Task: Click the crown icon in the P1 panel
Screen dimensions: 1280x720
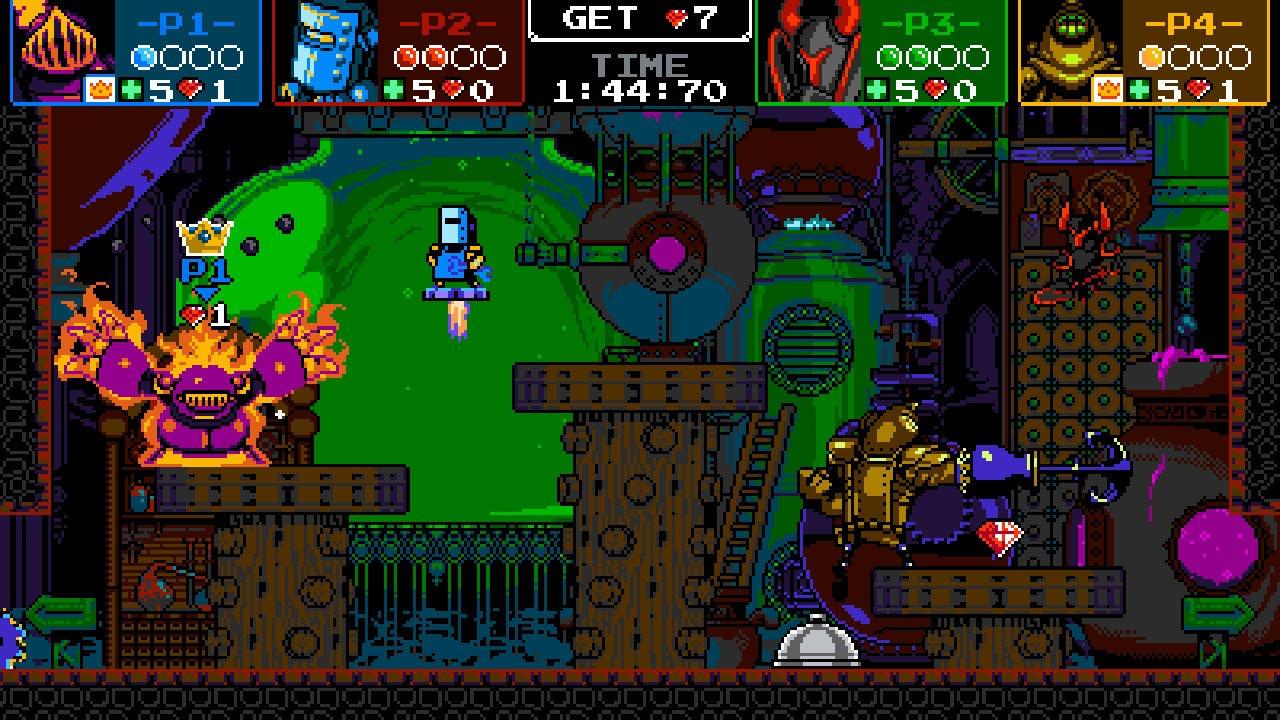Action: point(99,90)
